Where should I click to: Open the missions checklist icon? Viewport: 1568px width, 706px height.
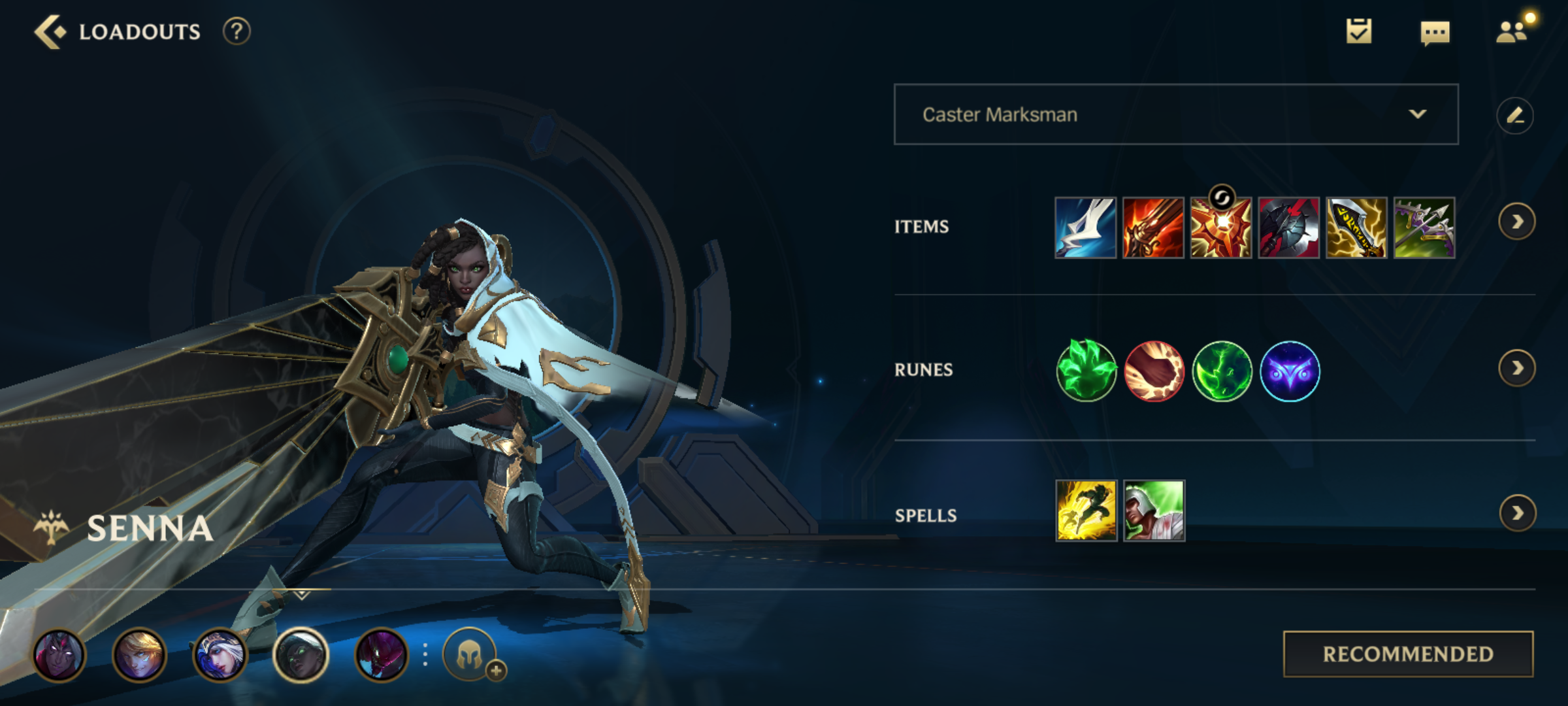tap(1359, 31)
